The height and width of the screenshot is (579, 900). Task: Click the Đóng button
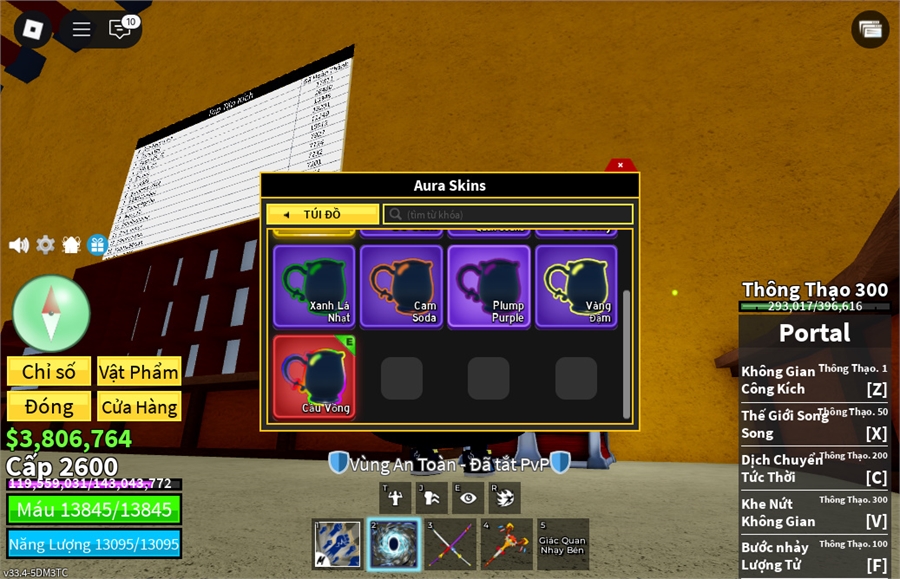[x=49, y=407]
